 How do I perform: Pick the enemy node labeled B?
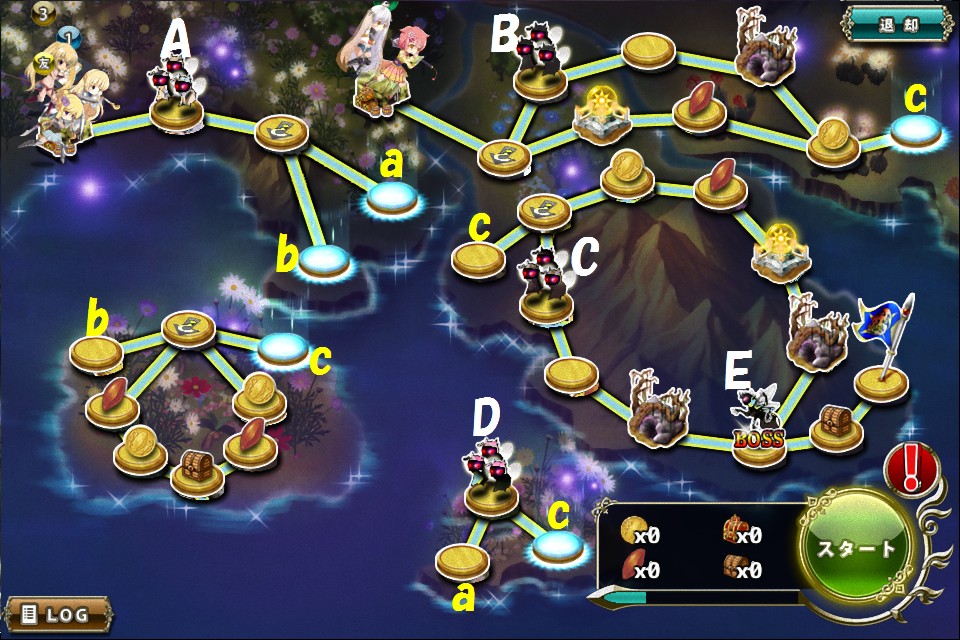[x=540, y=74]
